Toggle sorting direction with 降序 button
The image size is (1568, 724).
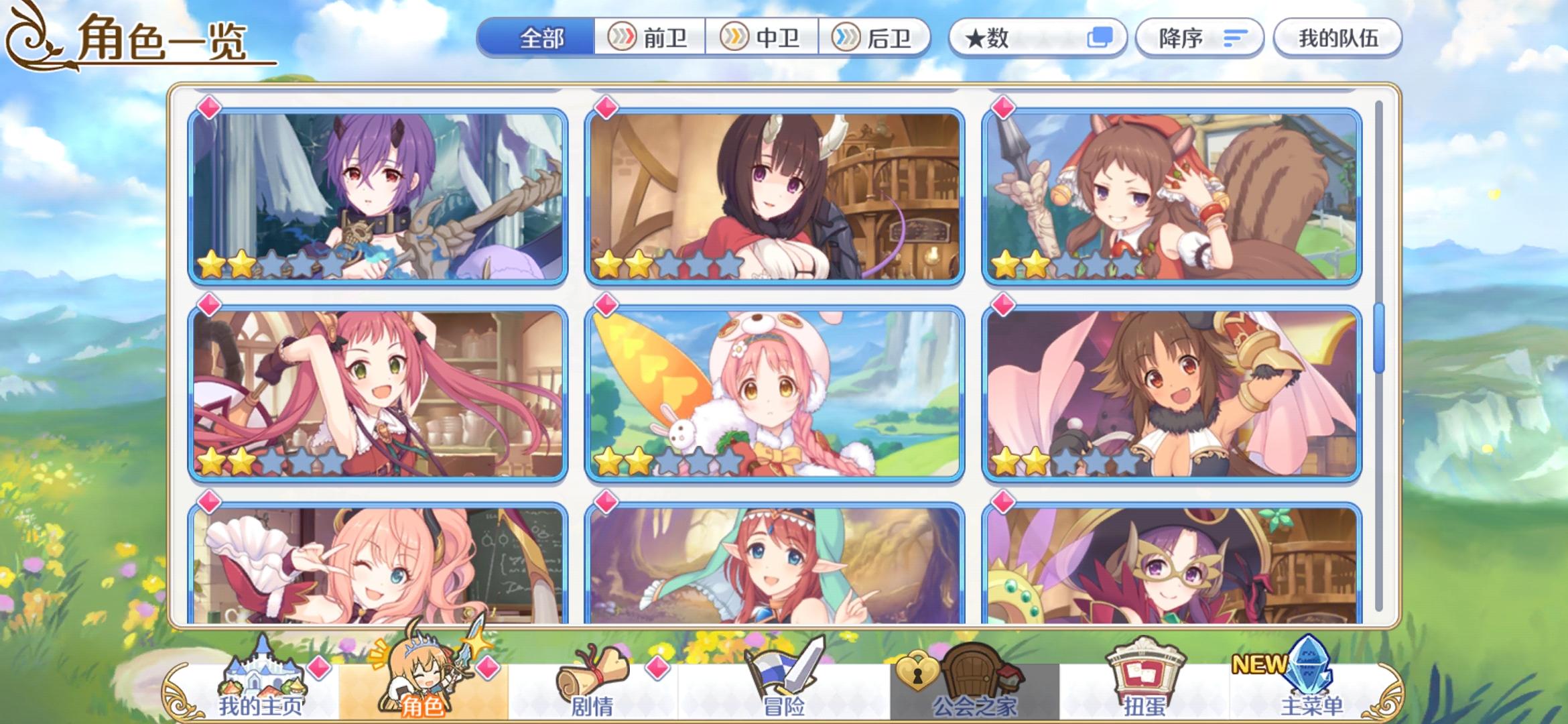pyautogui.click(x=1199, y=38)
